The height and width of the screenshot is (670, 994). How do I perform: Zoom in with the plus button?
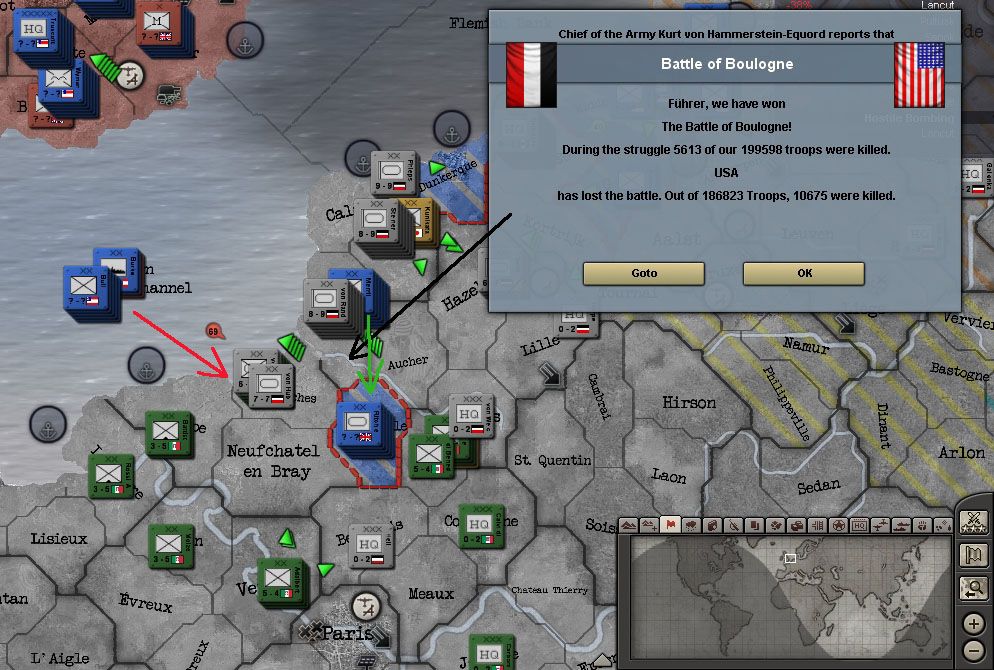973,624
